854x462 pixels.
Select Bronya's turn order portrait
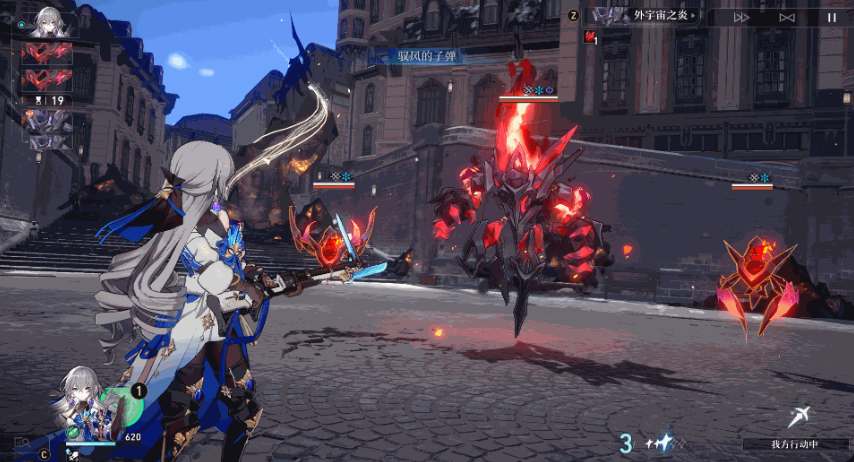click(47, 21)
